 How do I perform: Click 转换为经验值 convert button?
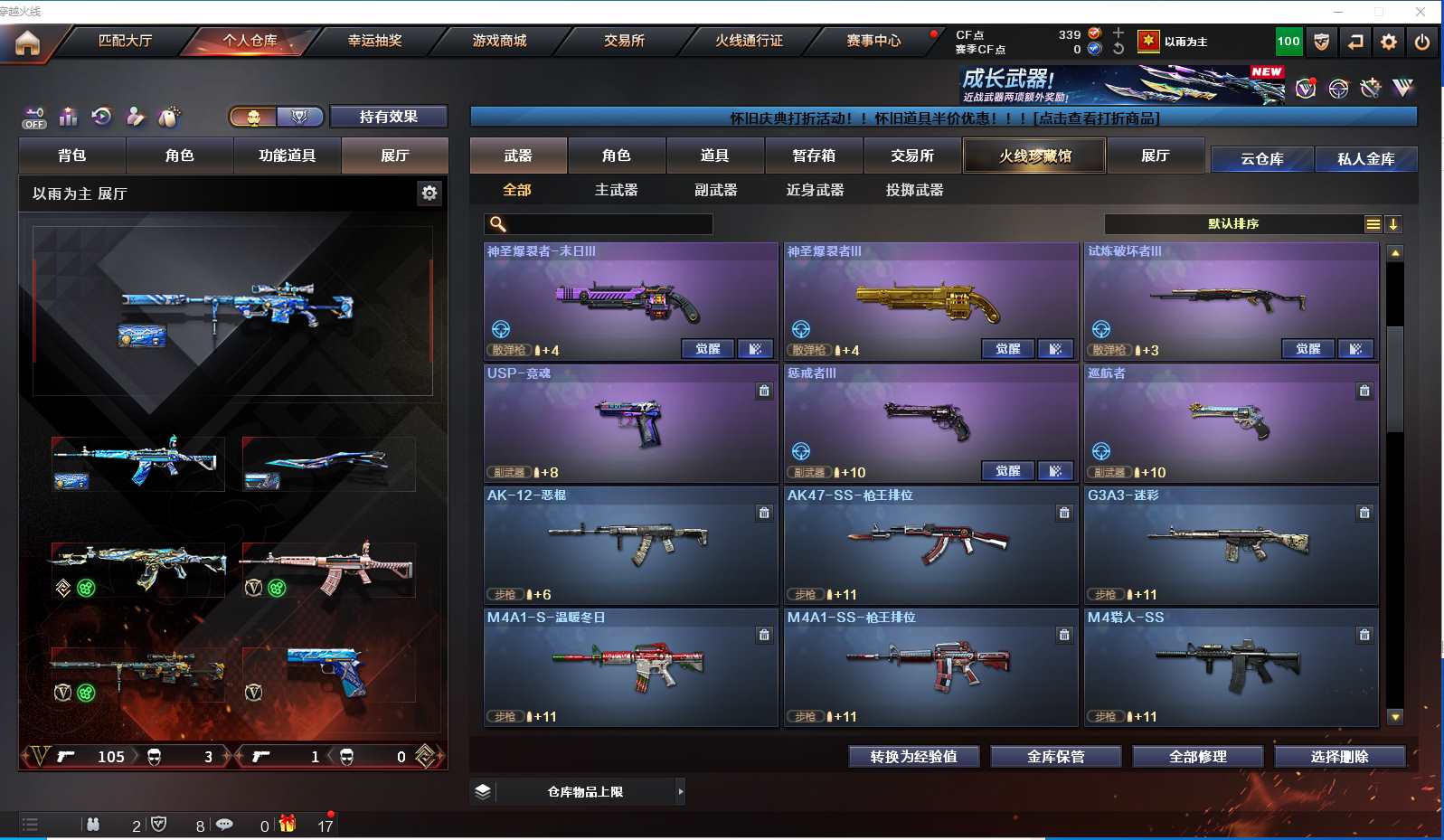coord(913,757)
